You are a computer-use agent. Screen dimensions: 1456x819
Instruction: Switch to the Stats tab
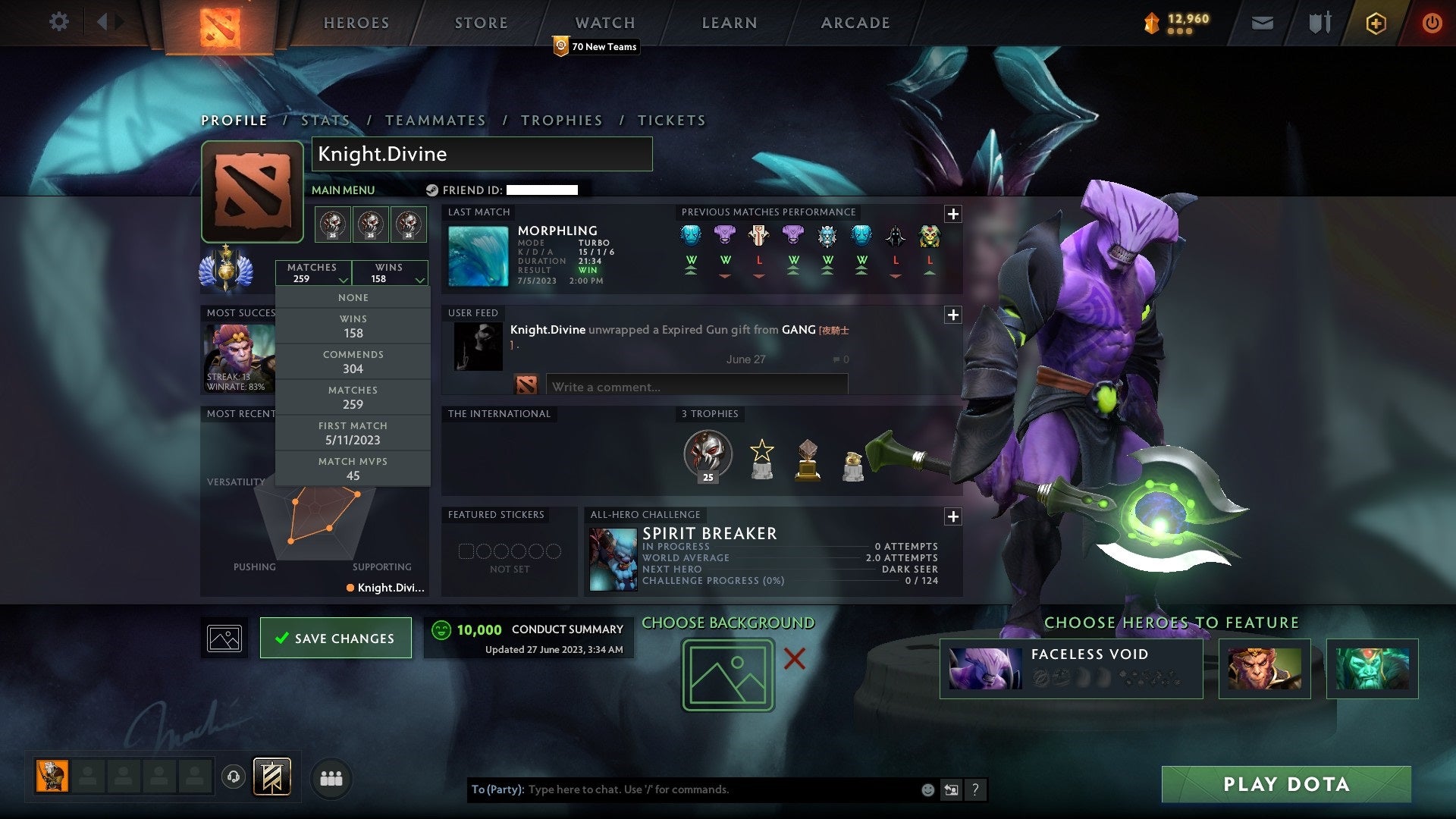[x=325, y=120]
